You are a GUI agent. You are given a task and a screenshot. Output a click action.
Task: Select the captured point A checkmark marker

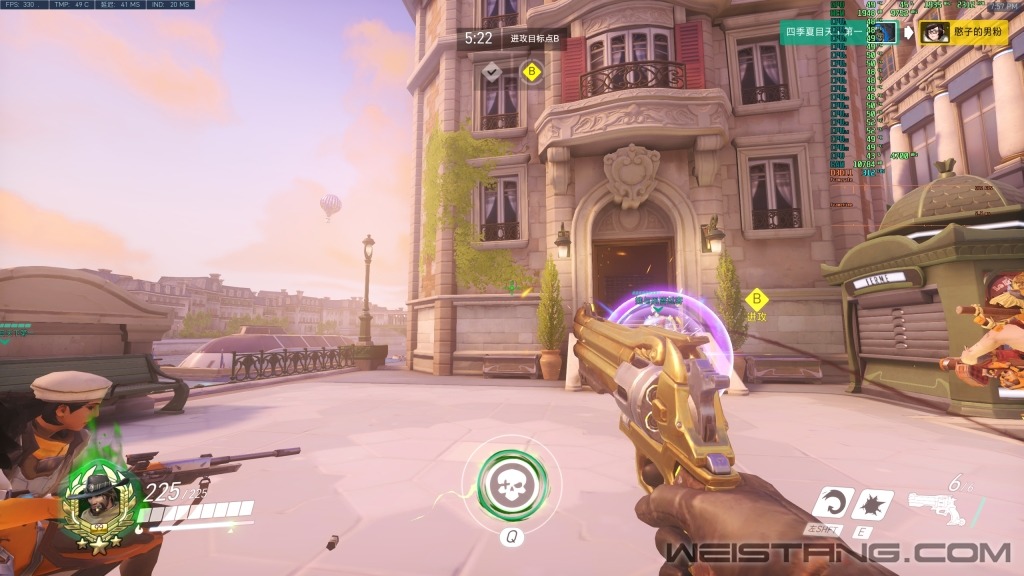(x=491, y=72)
